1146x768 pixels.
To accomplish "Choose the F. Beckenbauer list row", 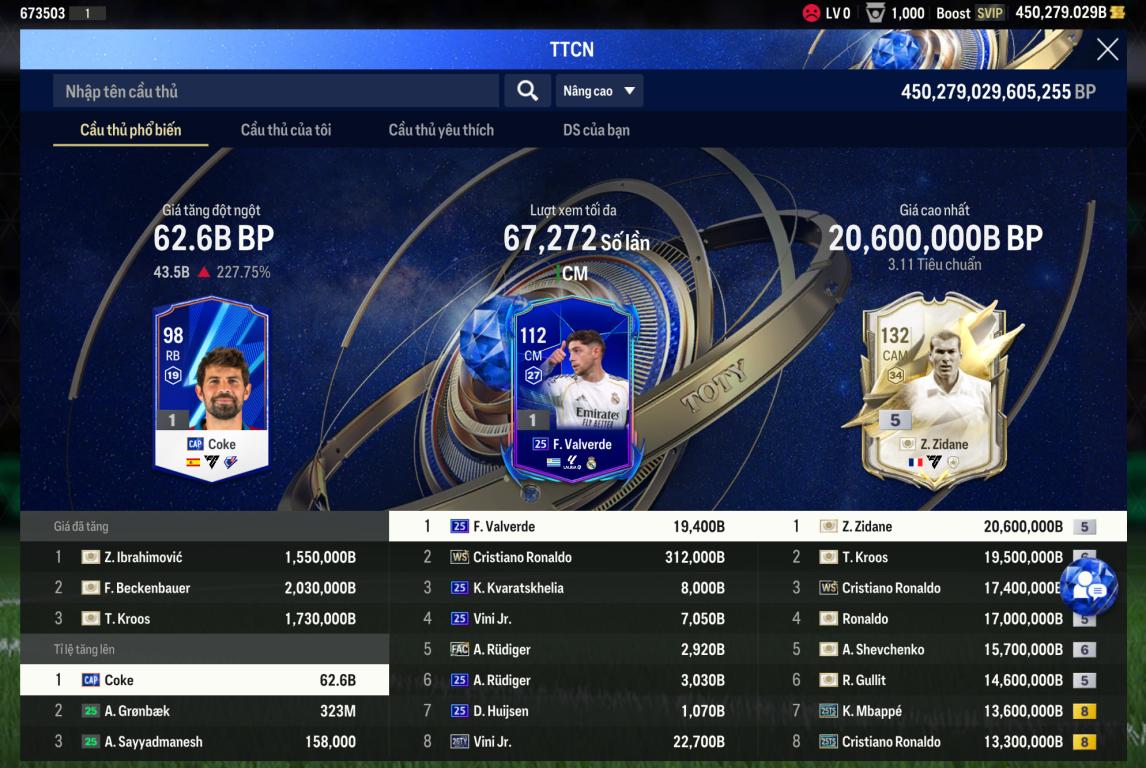I will click(x=205, y=588).
